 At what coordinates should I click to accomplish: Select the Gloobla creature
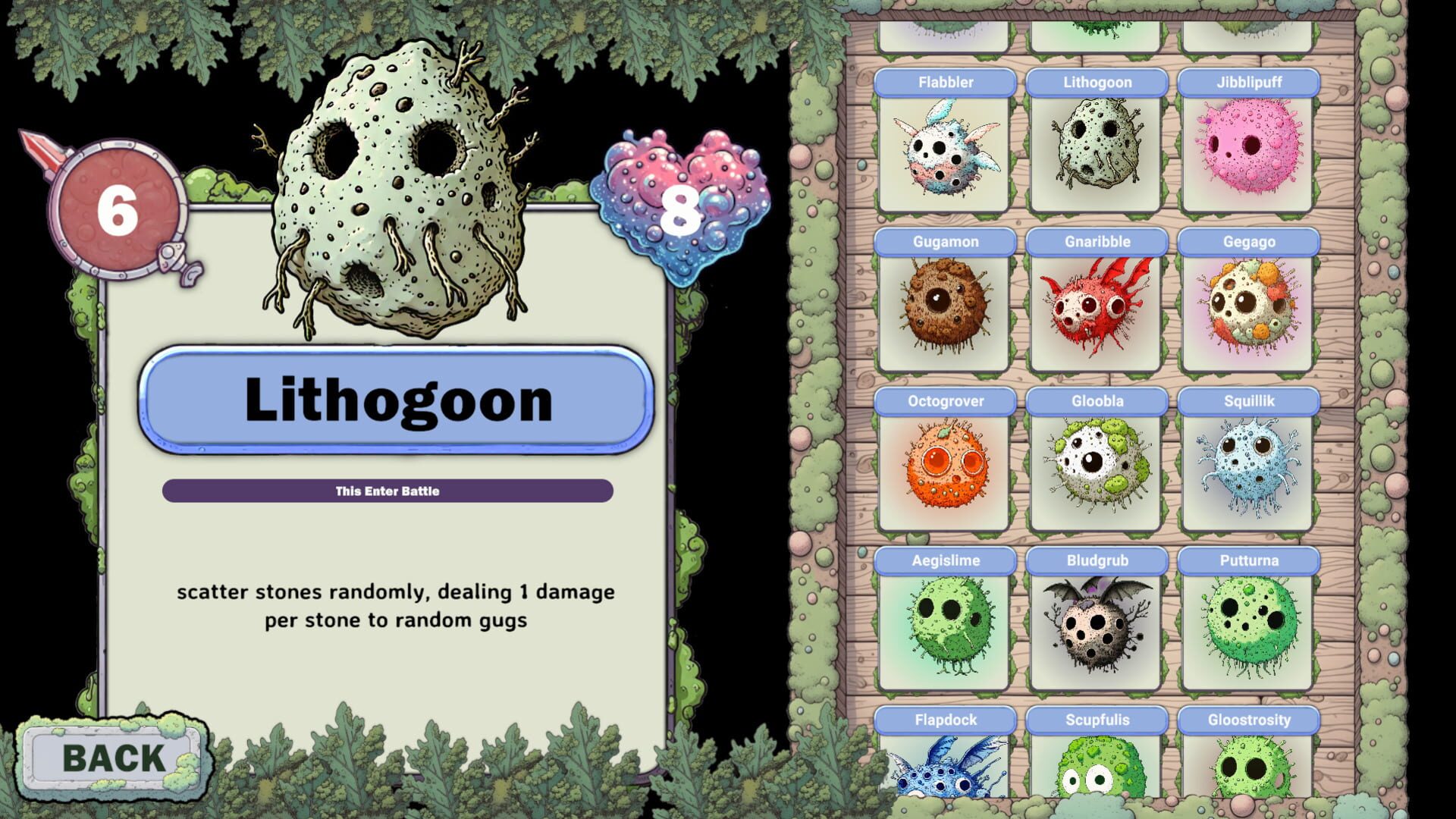[1096, 470]
